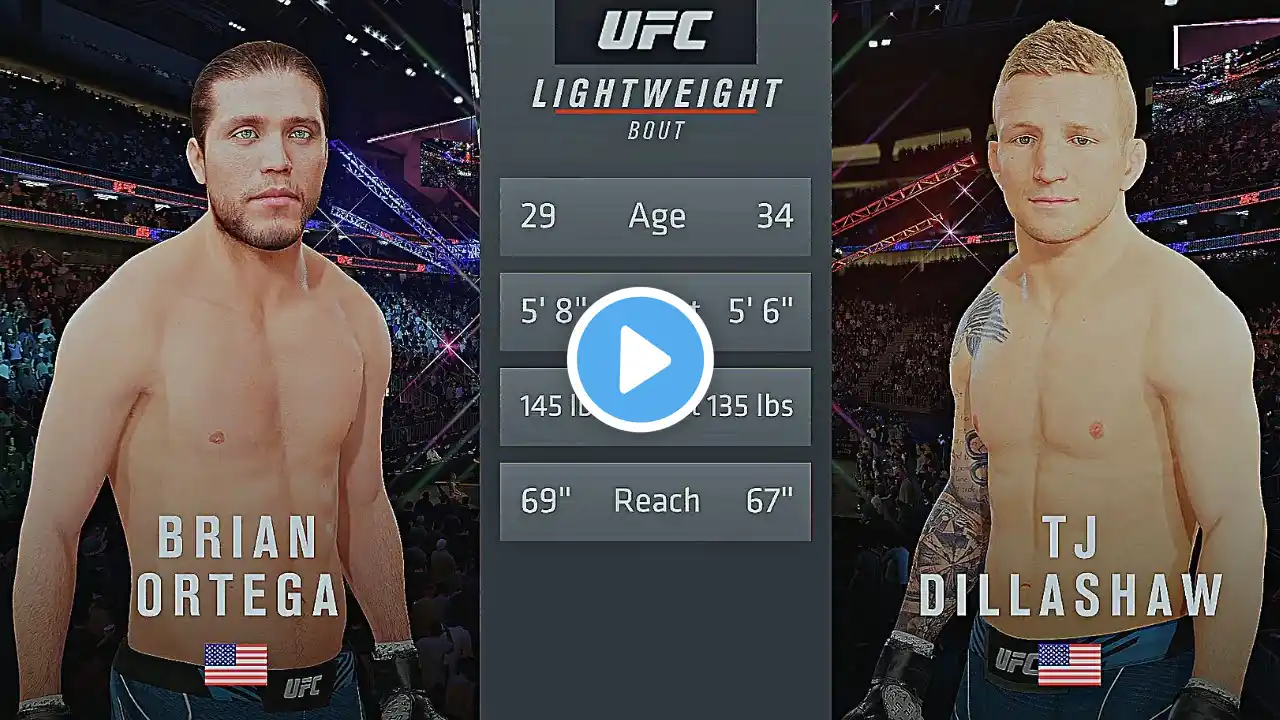Start the video with the blue play button

tap(640, 360)
